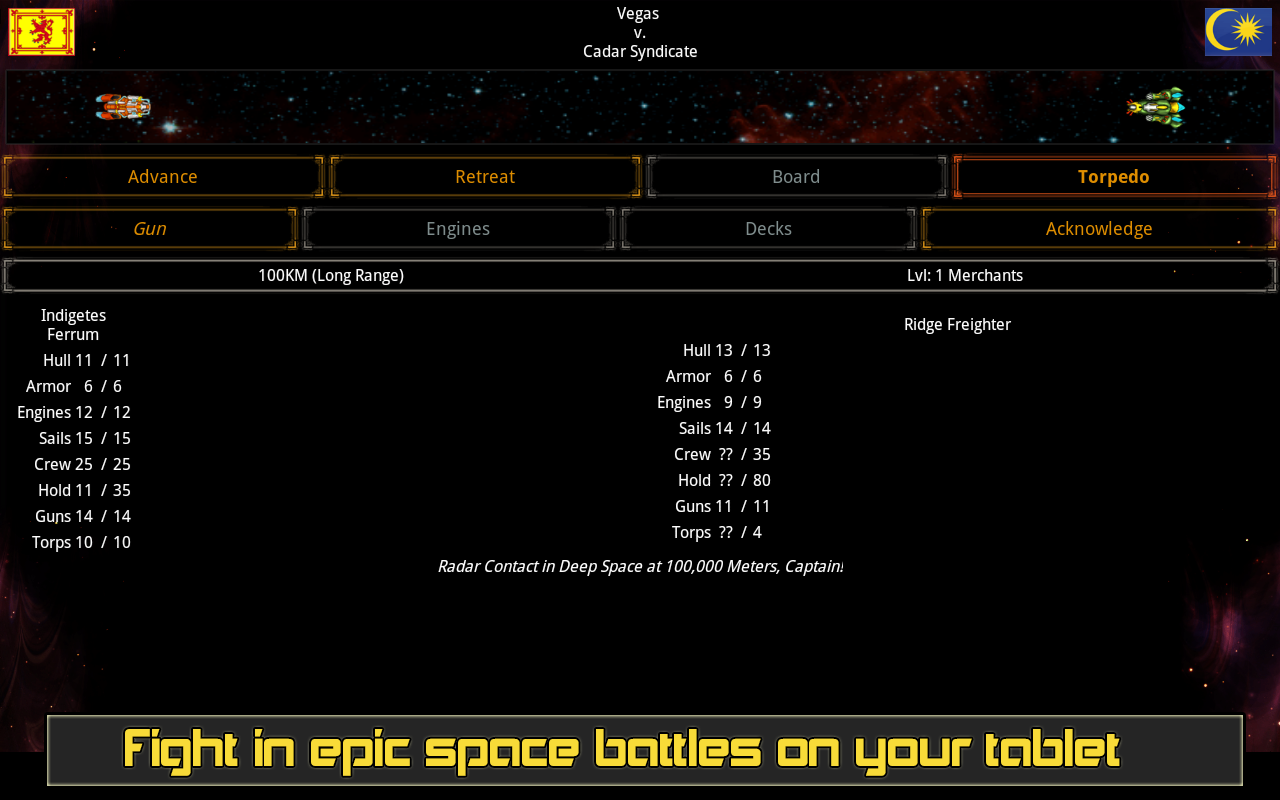Click the Engines targeting option
1280x800 pixels.
458,228
